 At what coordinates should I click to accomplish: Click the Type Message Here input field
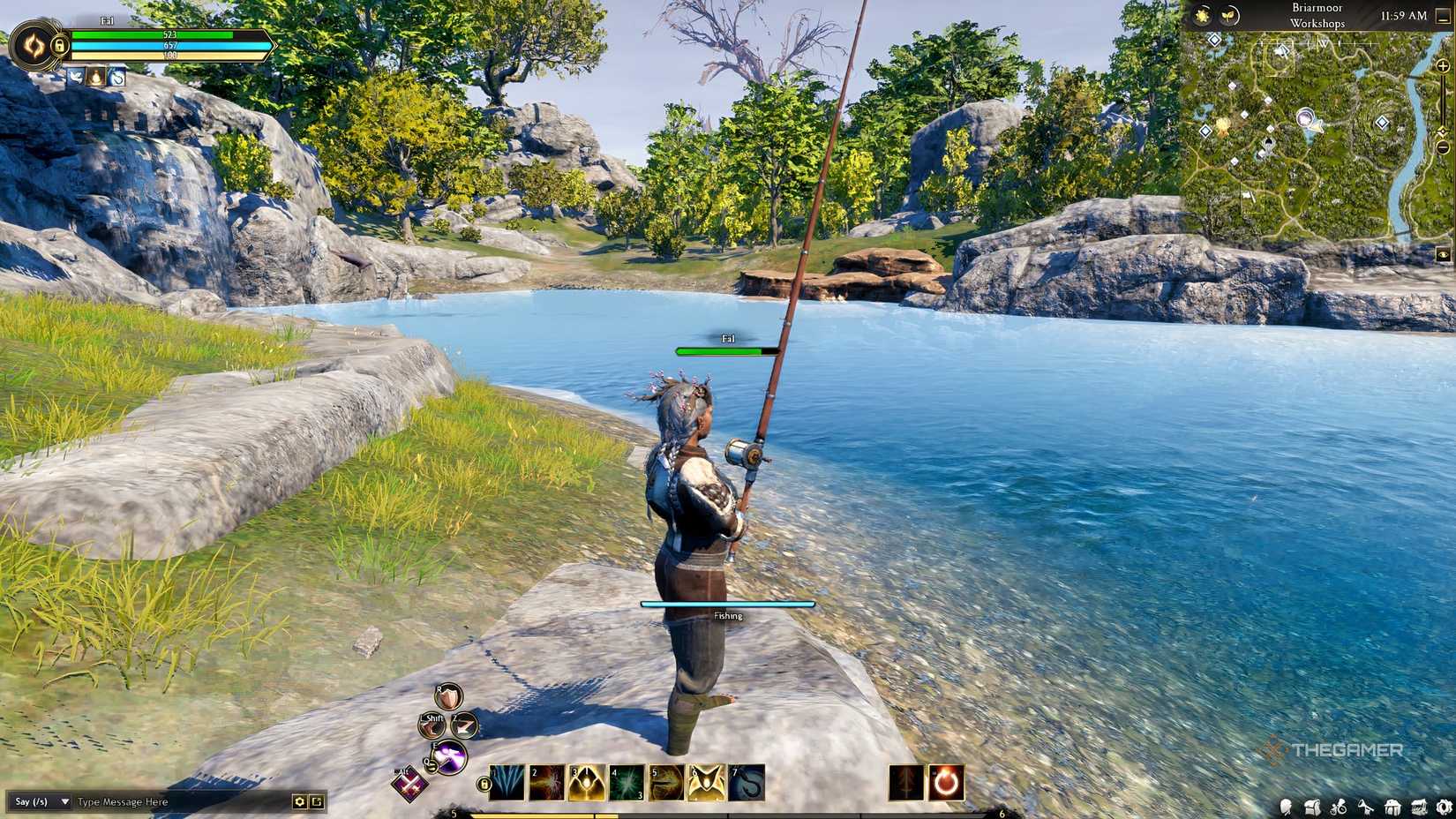124,802
